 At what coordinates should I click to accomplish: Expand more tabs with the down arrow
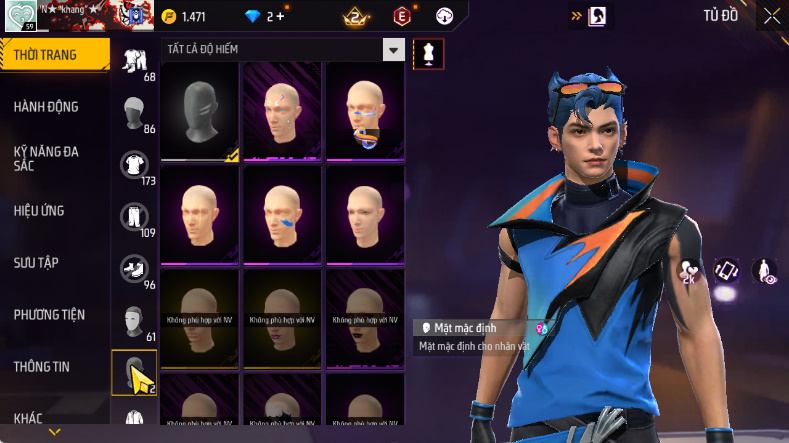point(54,432)
